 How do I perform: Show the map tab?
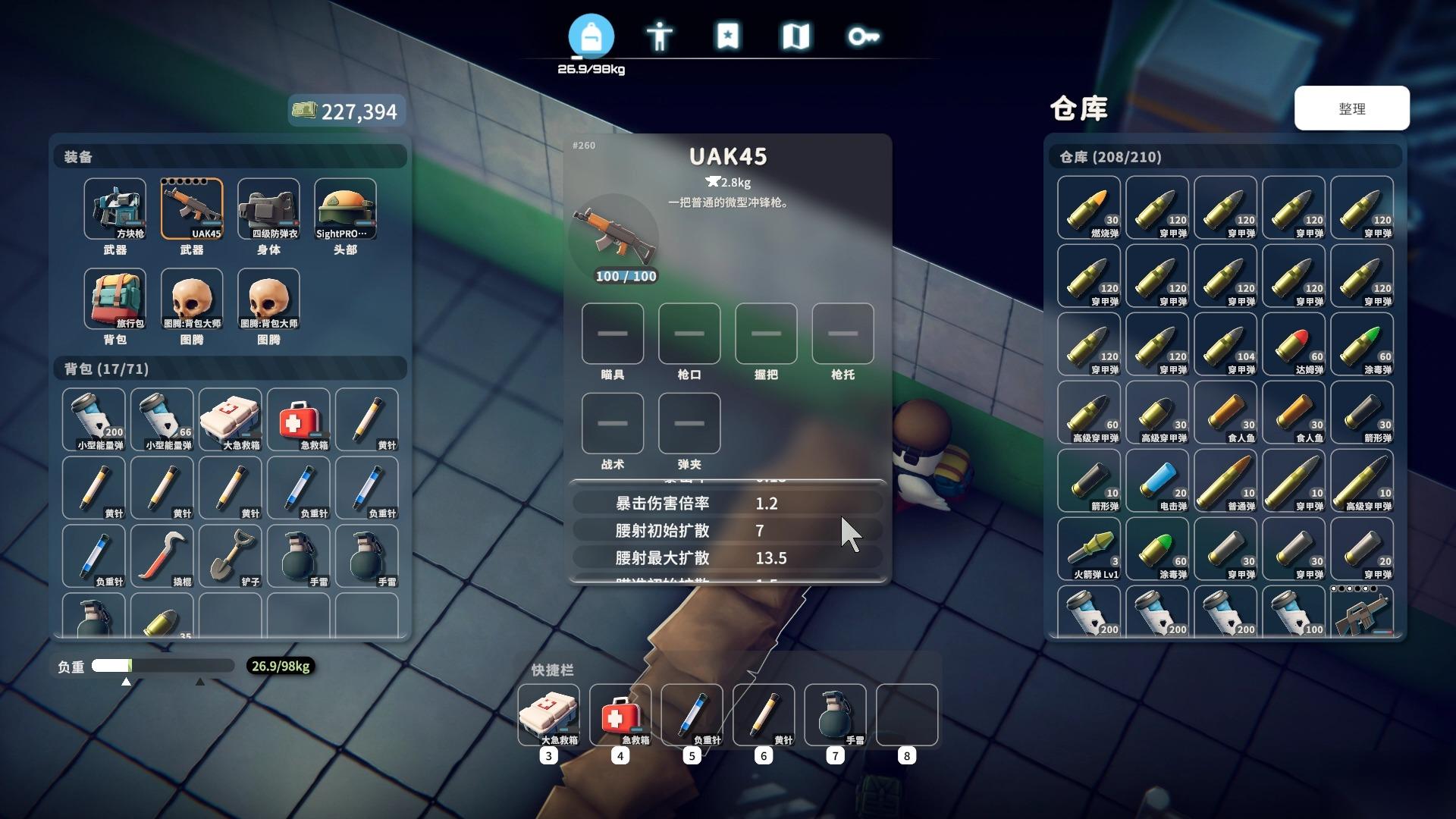click(795, 36)
